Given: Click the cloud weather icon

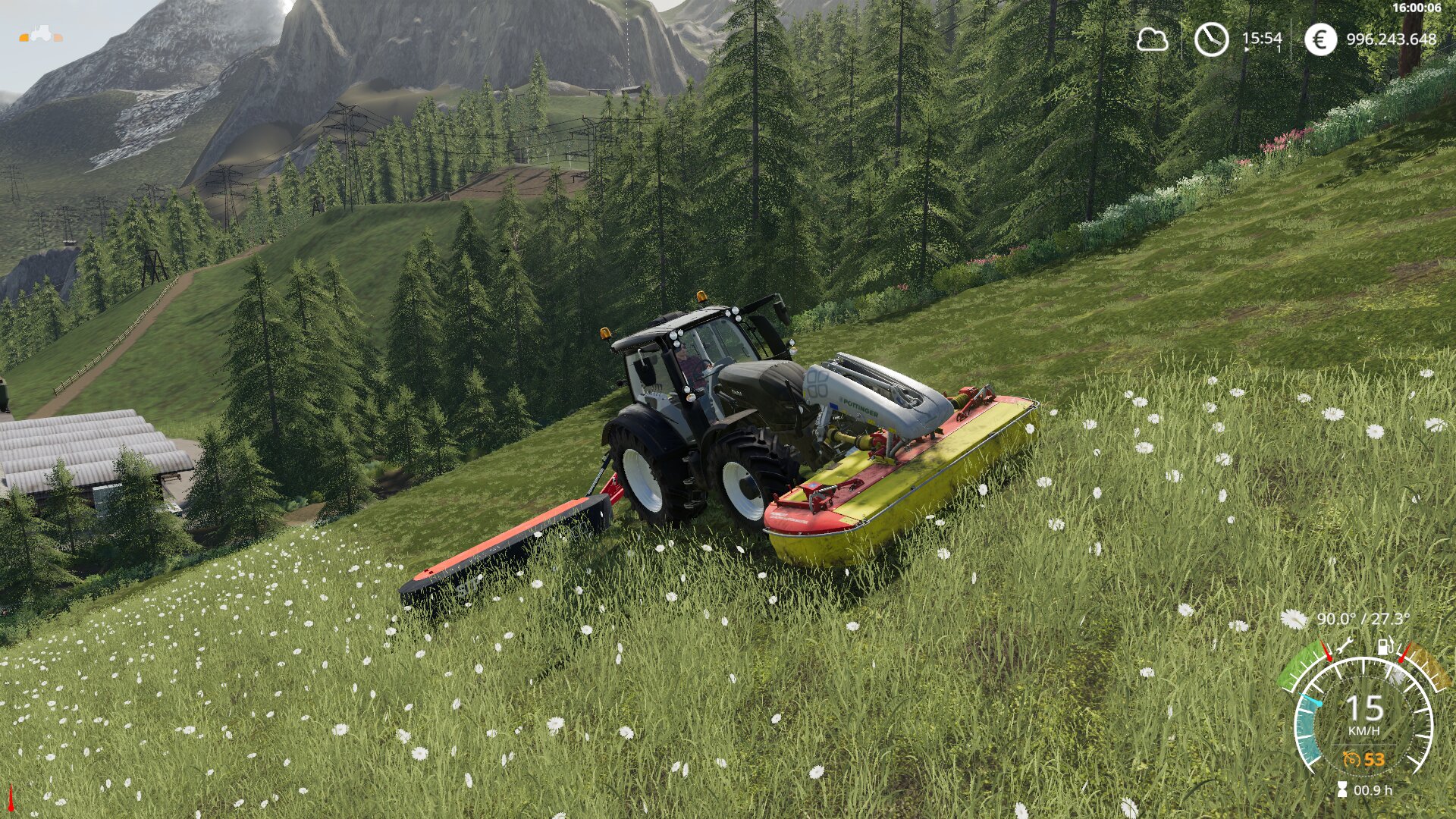Looking at the screenshot, I should coord(1151,39).
